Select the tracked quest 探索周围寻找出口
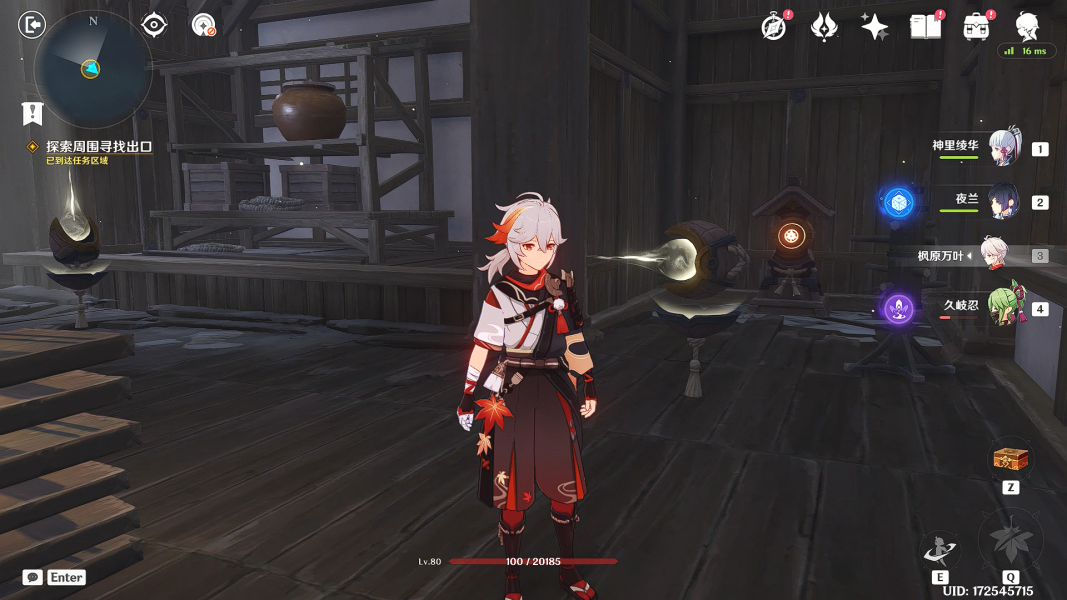The width and height of the screenshot is (1067, 600). (98, 147)
